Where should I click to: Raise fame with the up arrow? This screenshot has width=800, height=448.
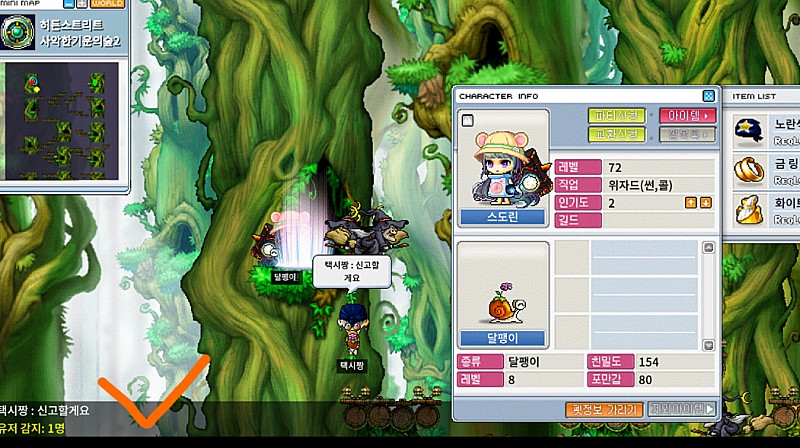coord(691,203)
